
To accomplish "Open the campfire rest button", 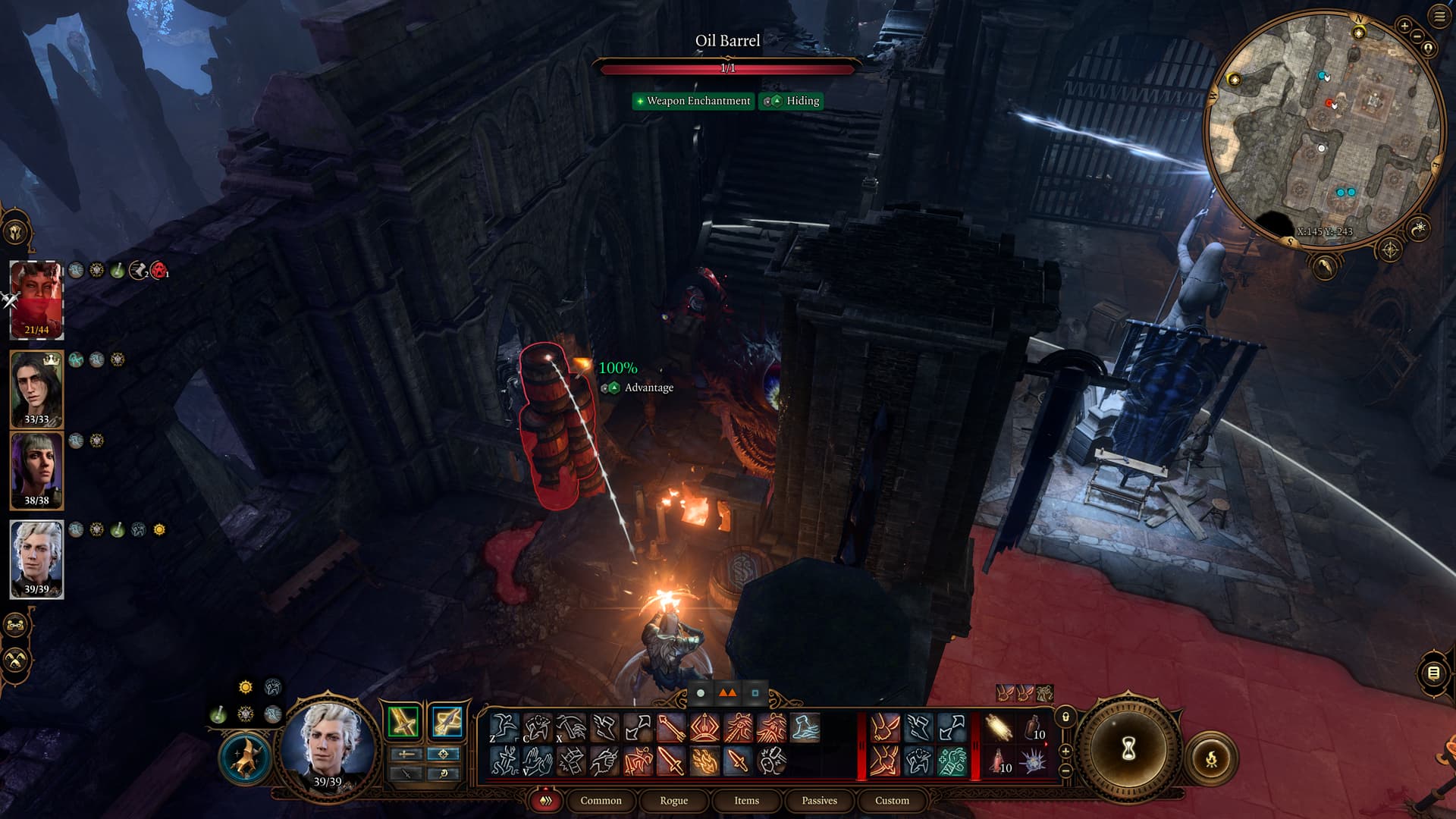I will [x=1211, y=758].
